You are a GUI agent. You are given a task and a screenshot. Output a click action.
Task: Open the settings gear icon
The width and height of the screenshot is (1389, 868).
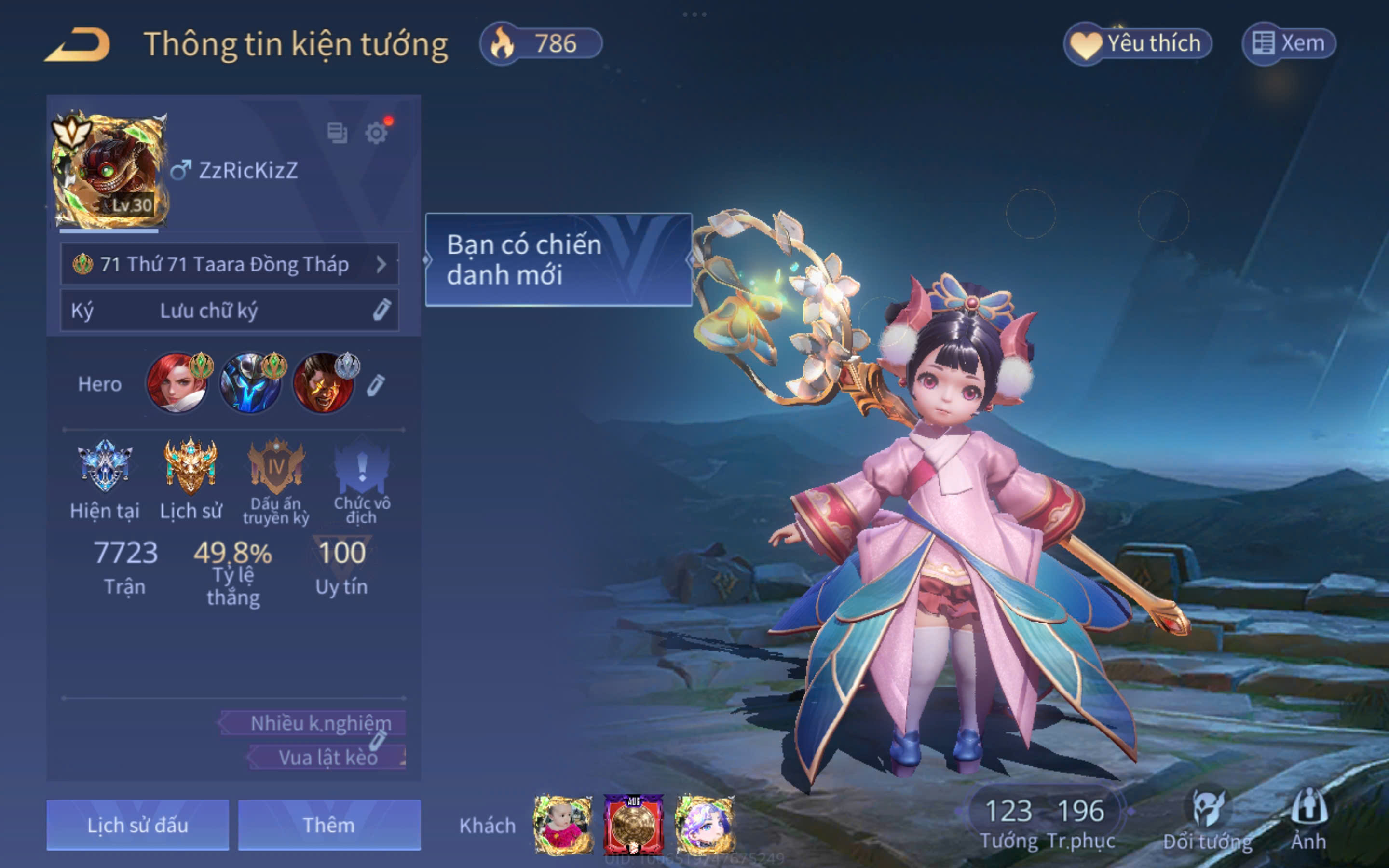(376, 133)
